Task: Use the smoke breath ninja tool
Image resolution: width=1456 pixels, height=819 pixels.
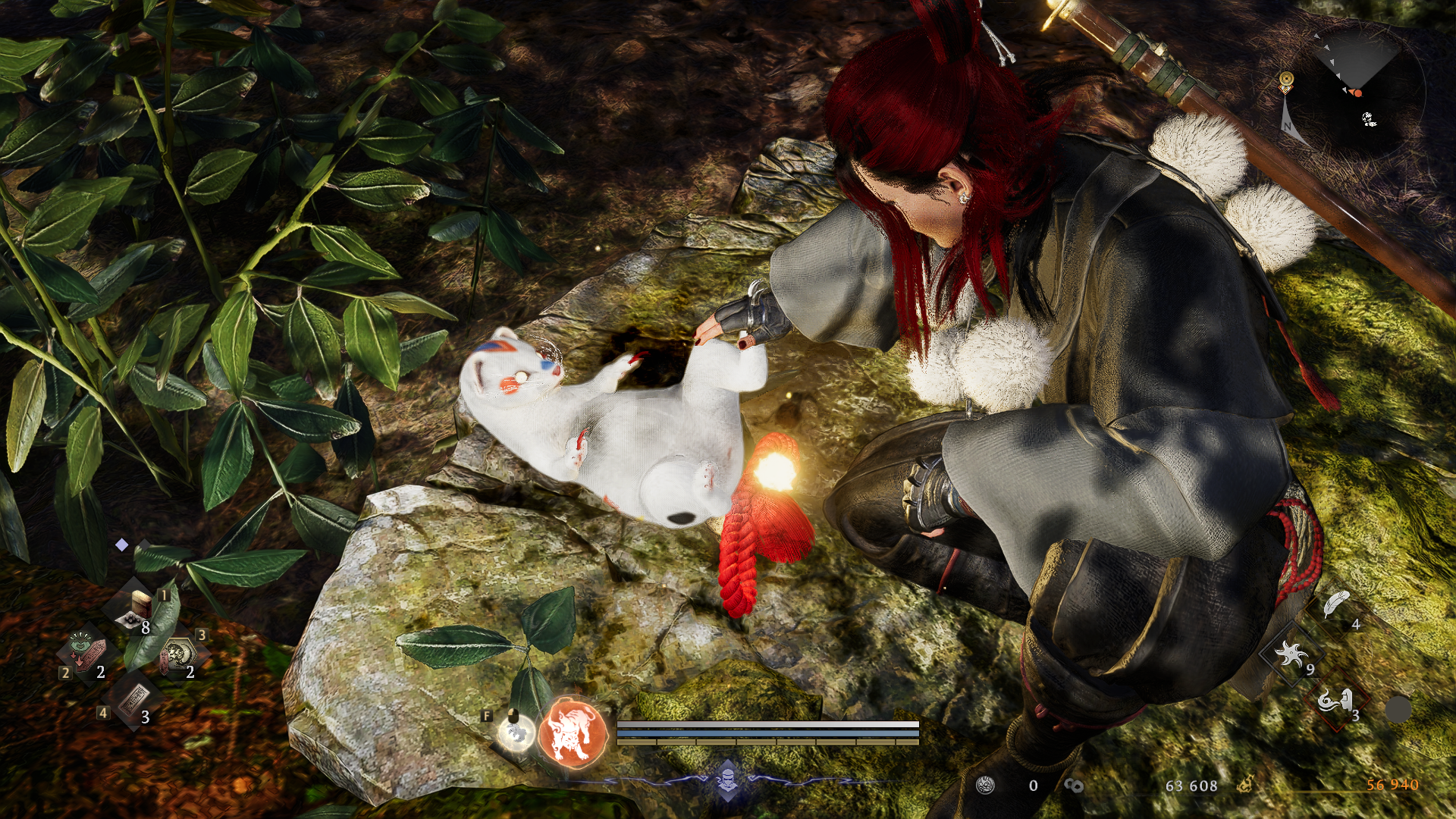Action: click(x=1336, y=700)
